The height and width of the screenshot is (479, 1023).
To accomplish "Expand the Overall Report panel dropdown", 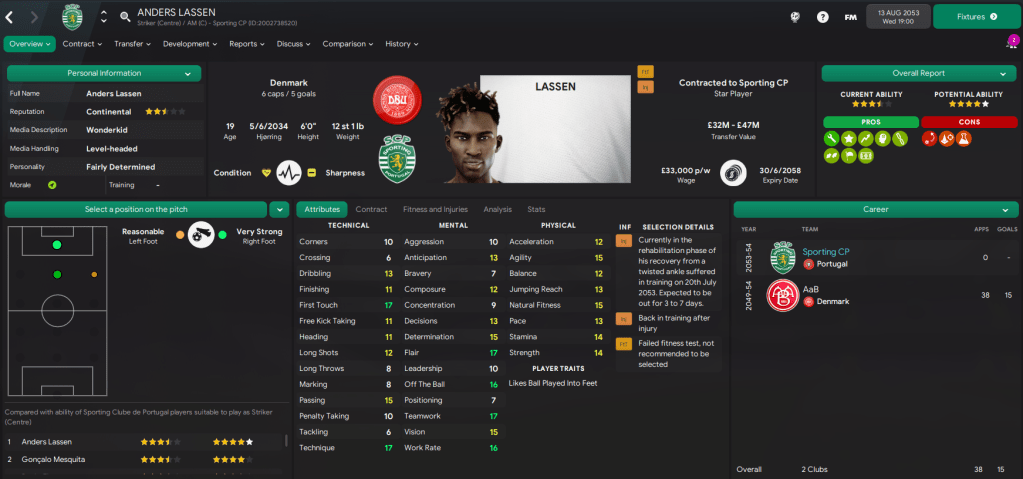I will click(x=1003, y=73).
